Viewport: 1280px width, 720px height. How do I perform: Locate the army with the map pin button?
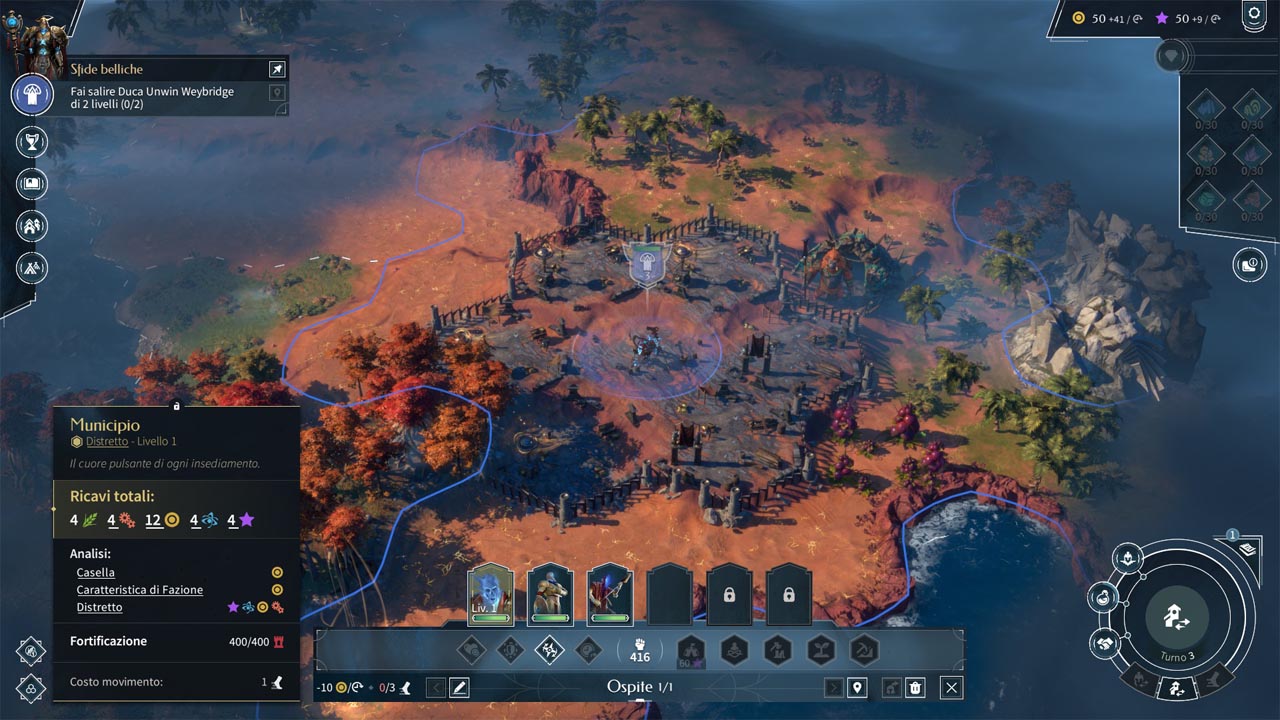(x=857, y=687)
